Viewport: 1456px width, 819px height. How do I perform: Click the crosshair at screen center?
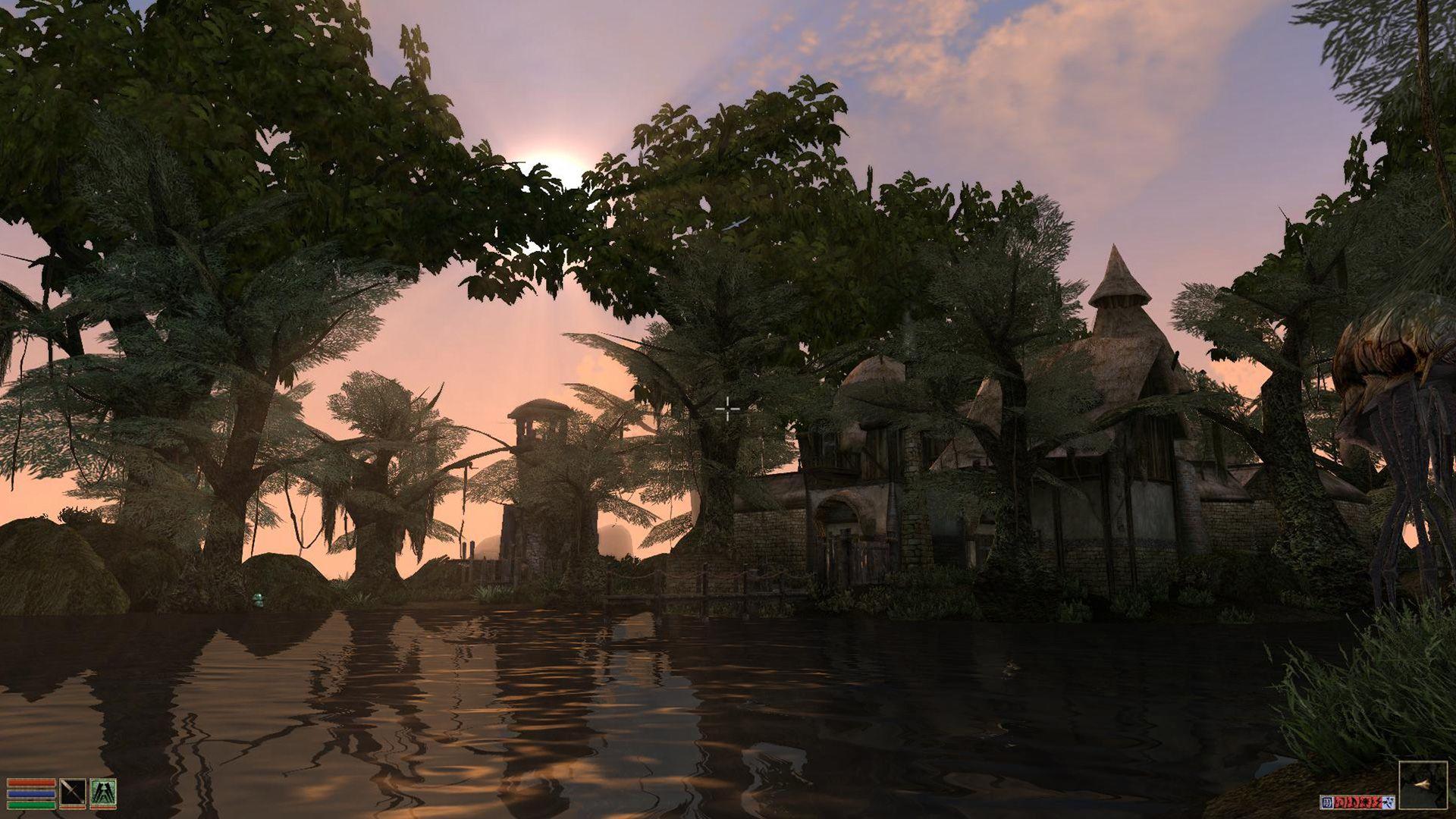[729, 410]
